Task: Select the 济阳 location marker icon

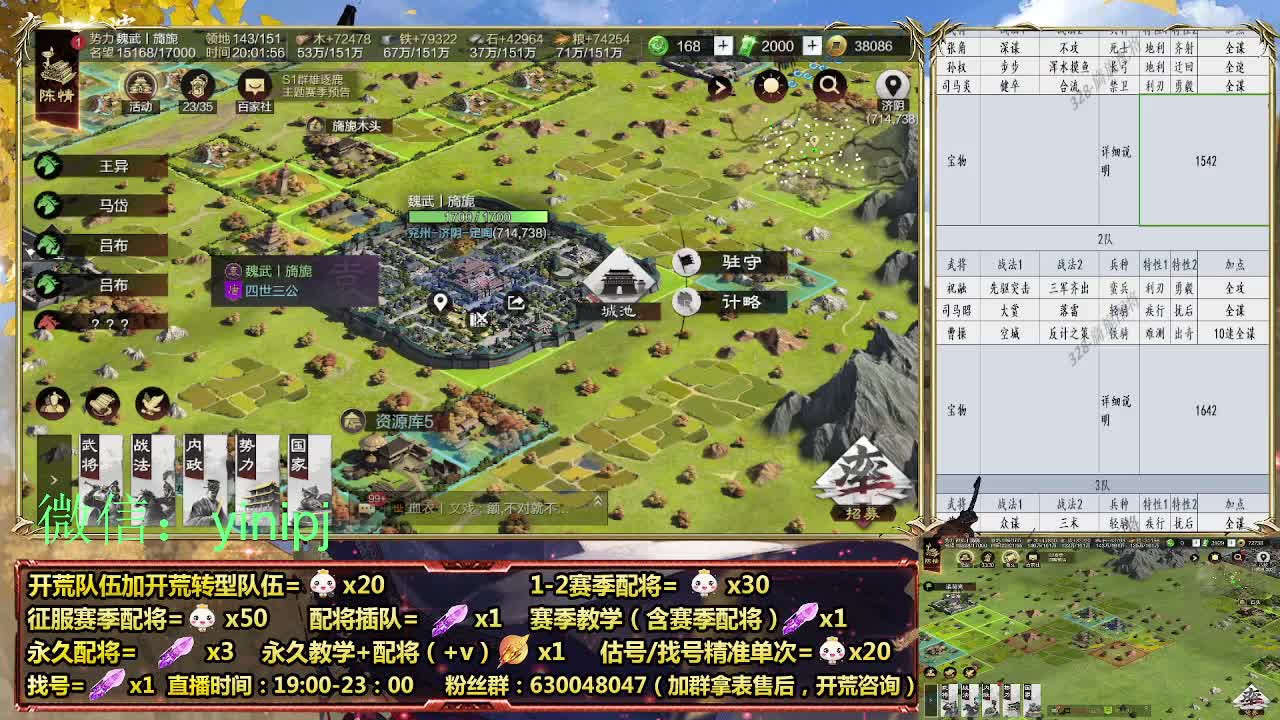Action: click(x=890, y=84)
